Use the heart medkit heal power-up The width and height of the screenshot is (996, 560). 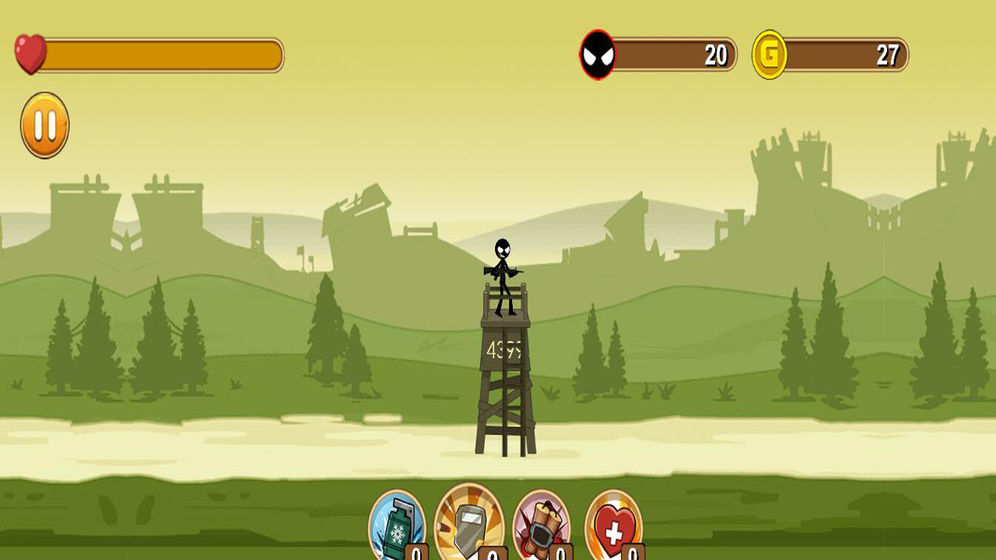click(613, 523)
